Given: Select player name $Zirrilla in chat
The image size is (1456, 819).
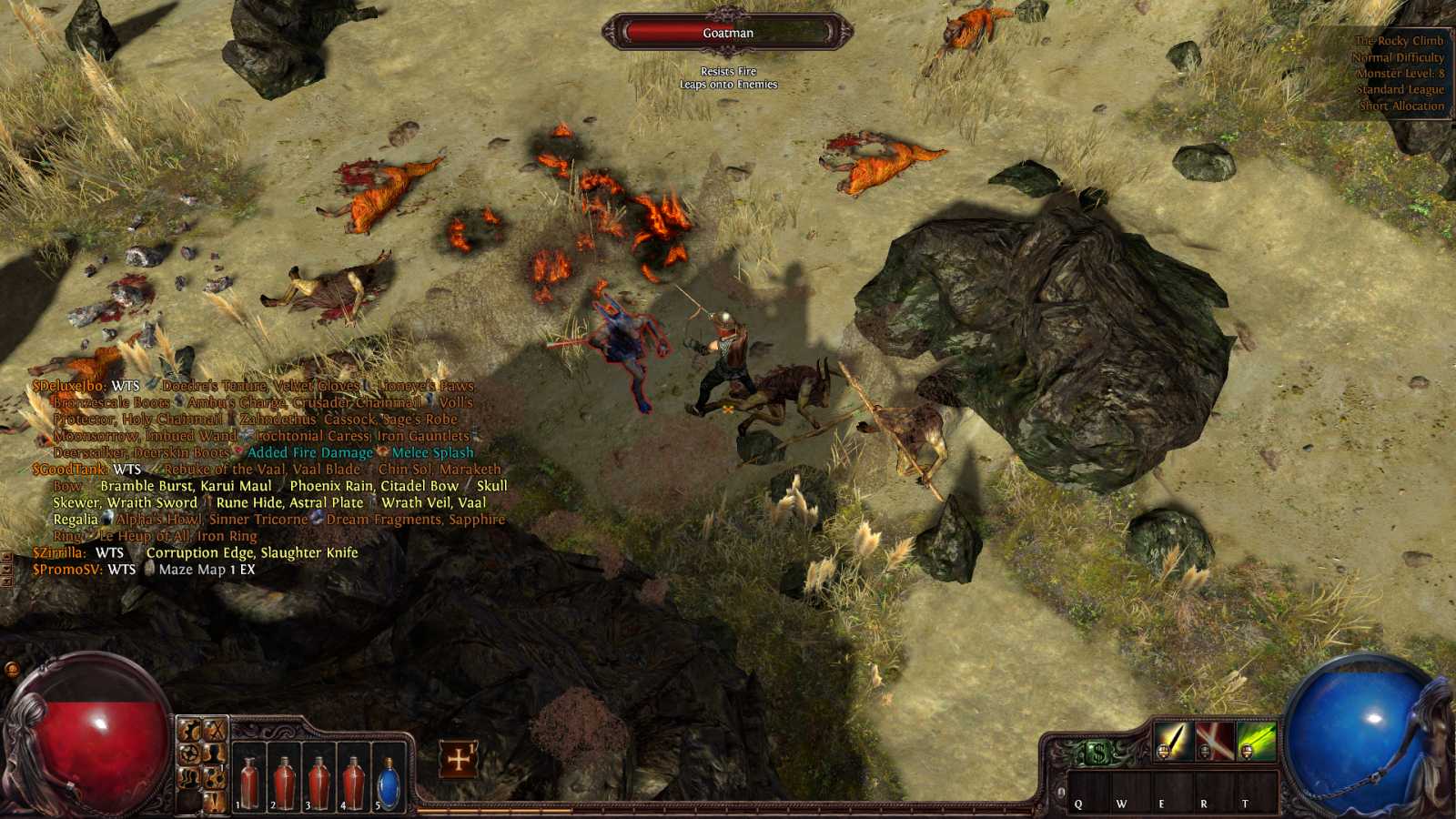Looking at the screenshot, I should tap(59, 552).
